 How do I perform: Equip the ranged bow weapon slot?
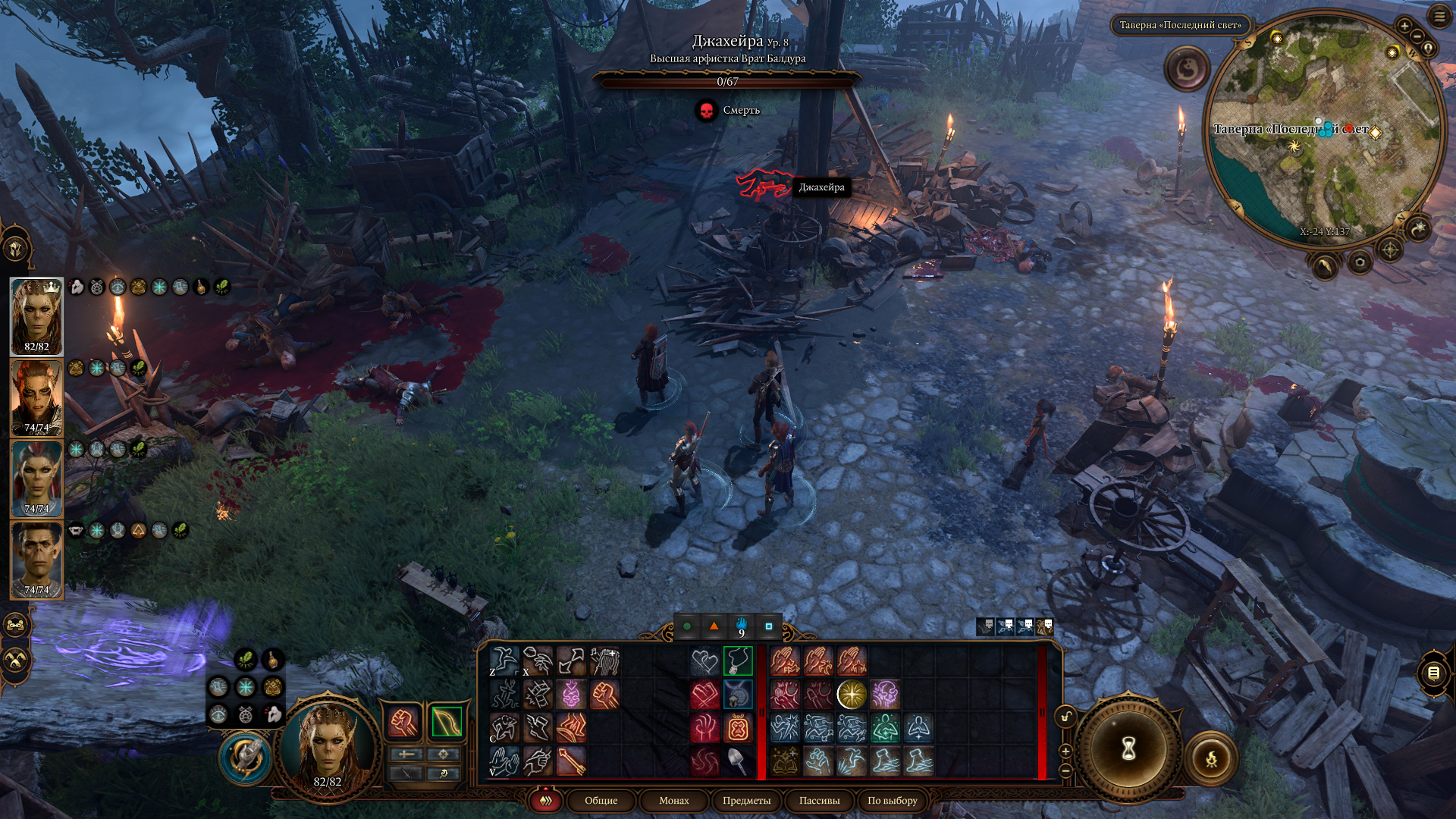[446, 722]
